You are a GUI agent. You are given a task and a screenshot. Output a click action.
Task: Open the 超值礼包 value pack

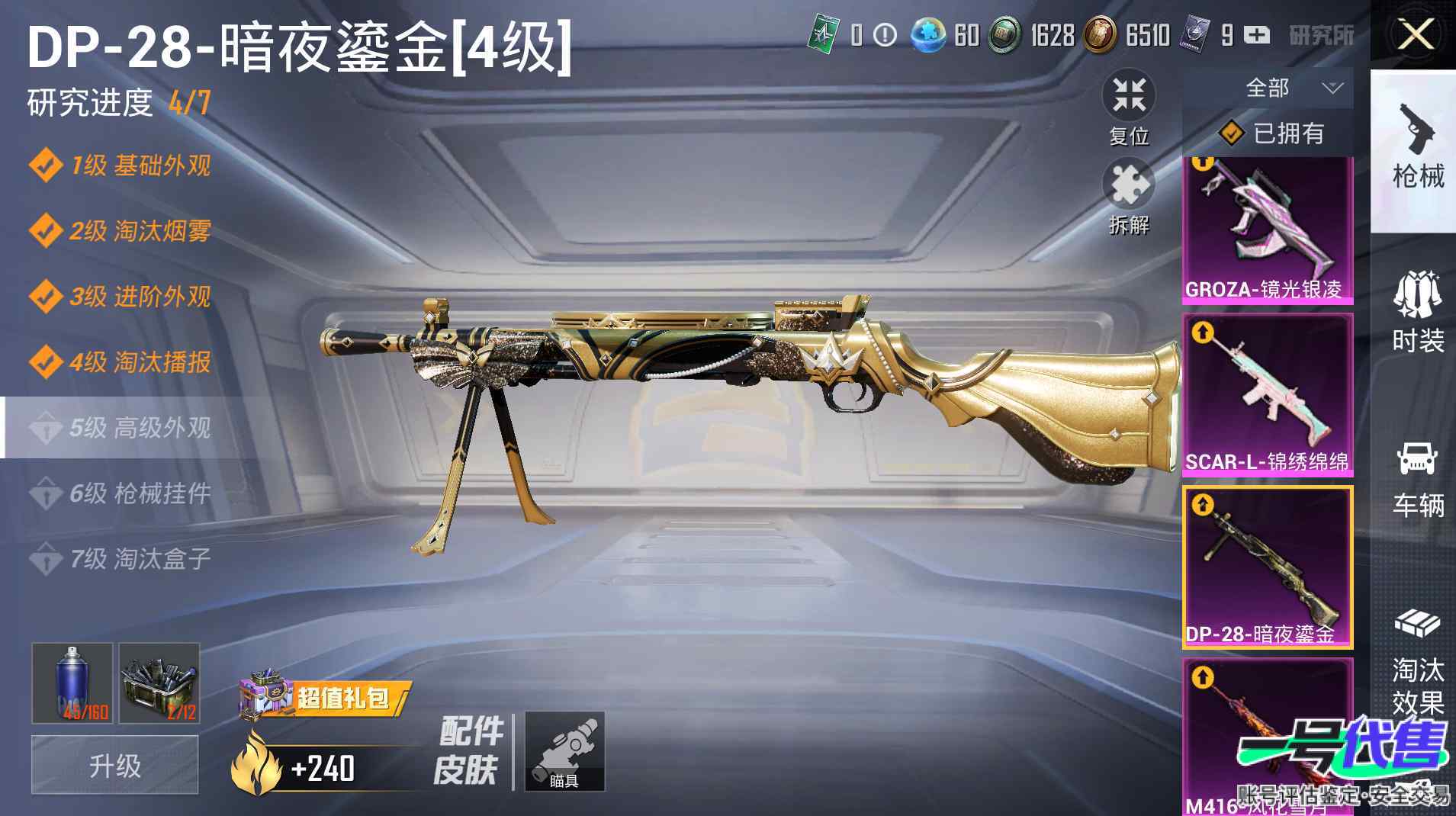pyautogui.click(x=326, y=697)
